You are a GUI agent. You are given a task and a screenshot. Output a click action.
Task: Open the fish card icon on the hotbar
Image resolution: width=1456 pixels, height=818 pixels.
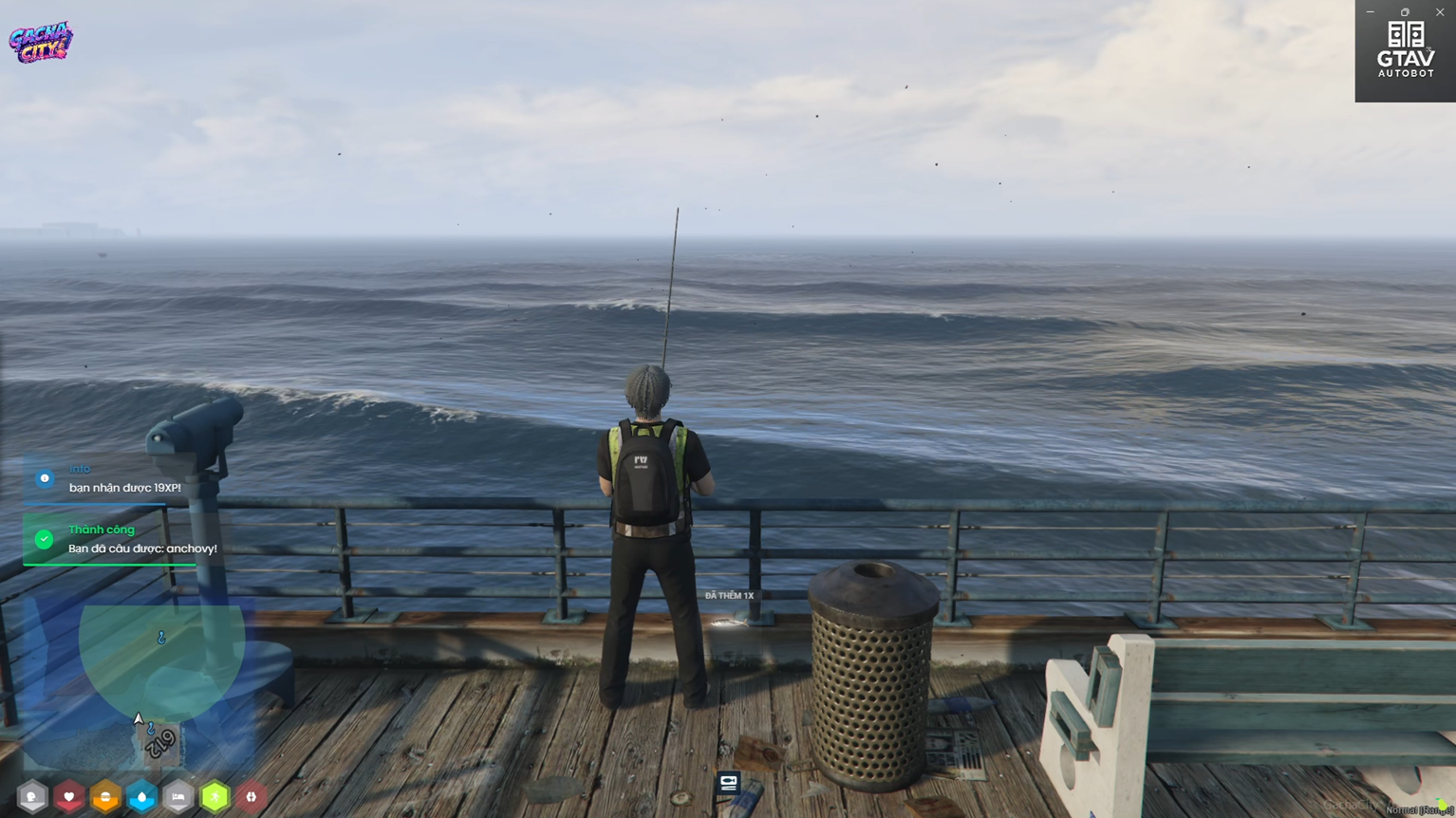pyautogui.click(x=729, y=783)
